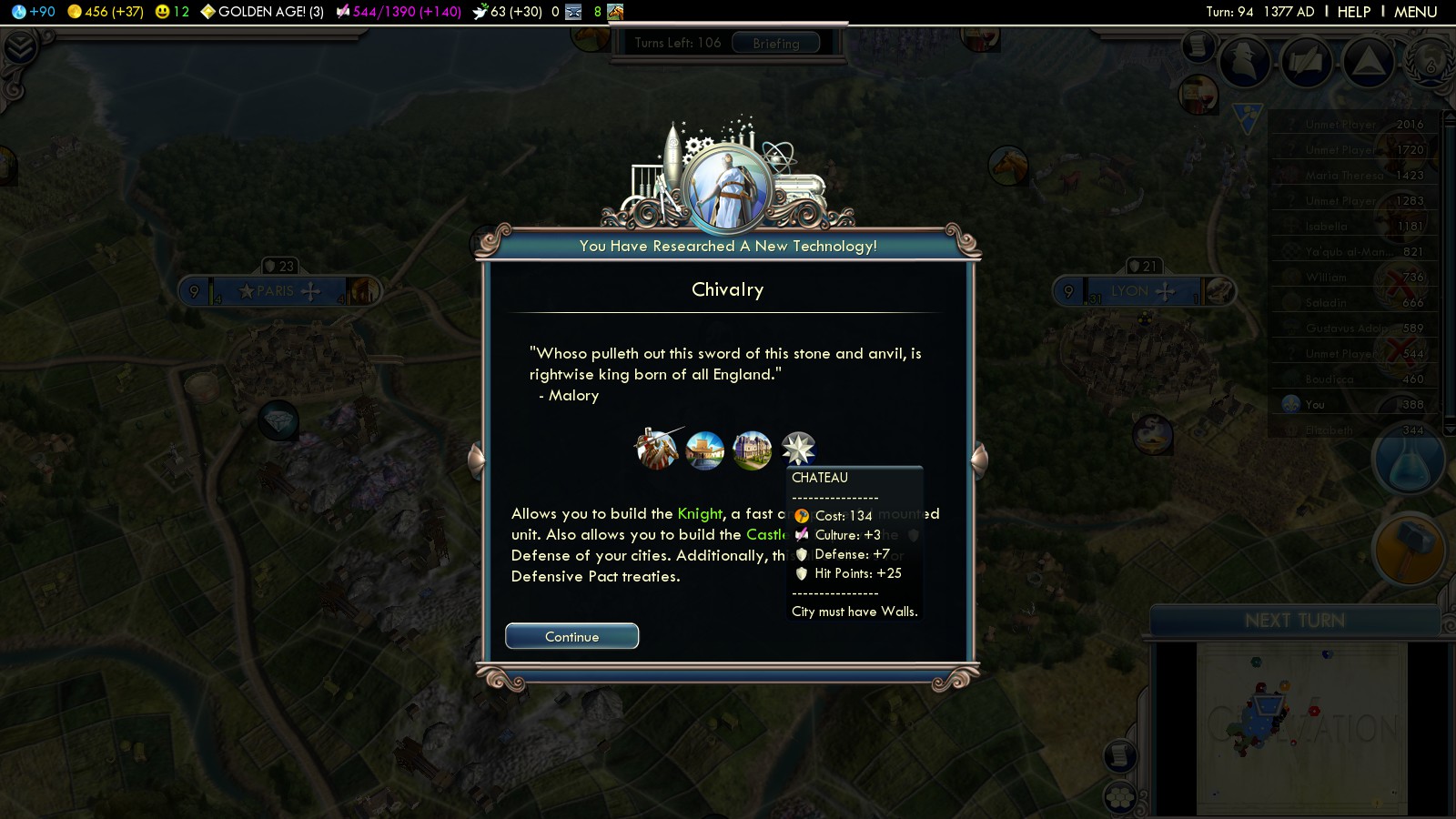Open the social policies triangle icon
The image size is (1456, 819).
[1368, 63]
